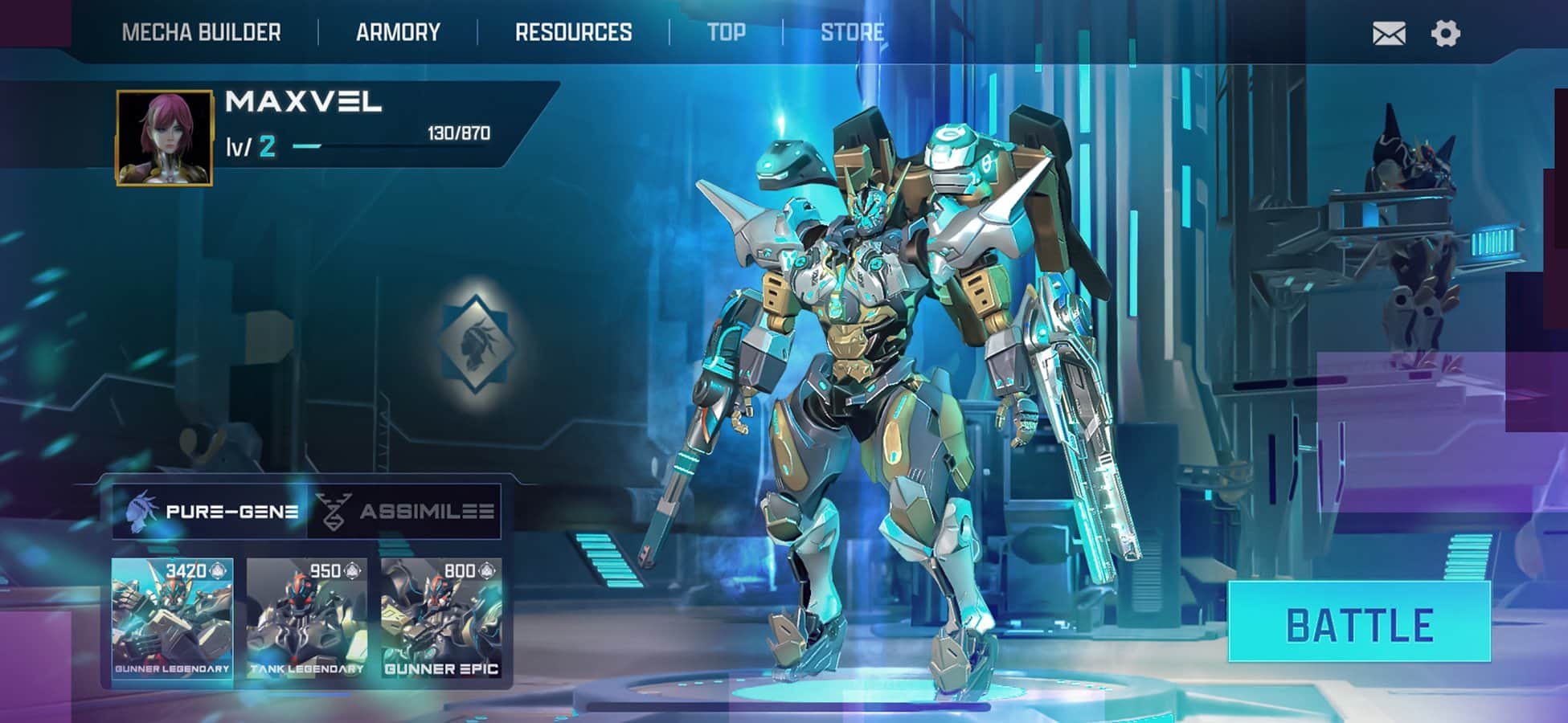The width and height of the screenshot is (1568, 723).
Task: Click the glowing faction emblem badge
Action: tap(477, 341)
